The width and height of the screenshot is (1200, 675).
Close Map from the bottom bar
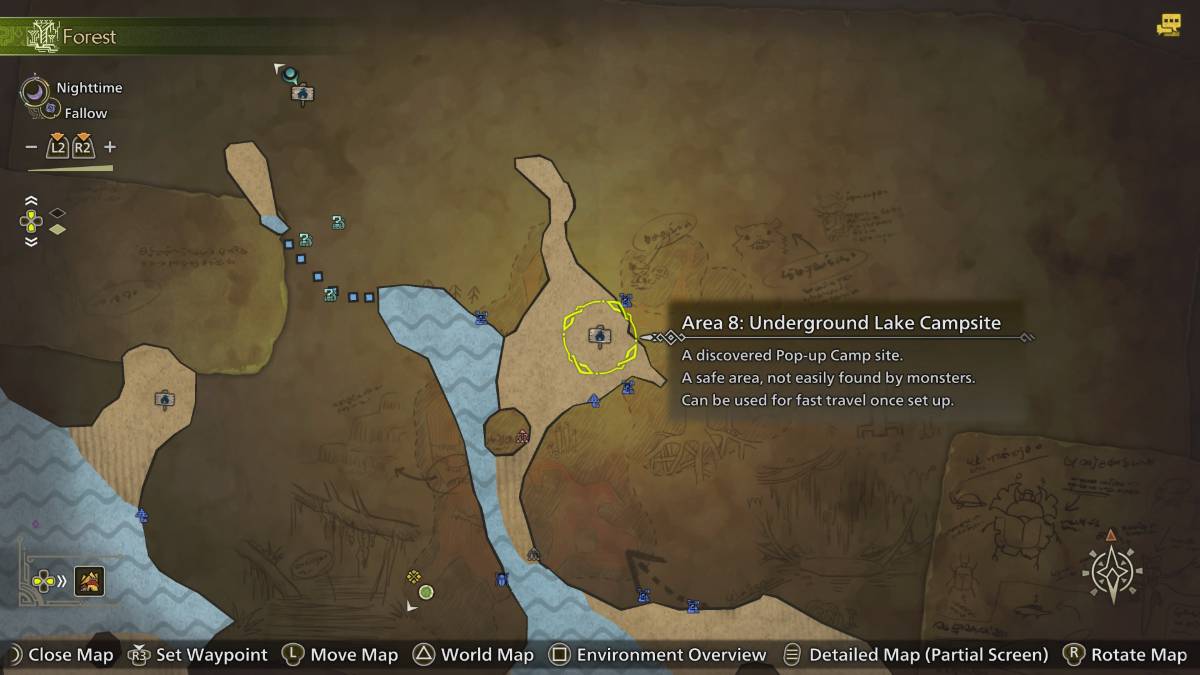click(x=58, y=655)
